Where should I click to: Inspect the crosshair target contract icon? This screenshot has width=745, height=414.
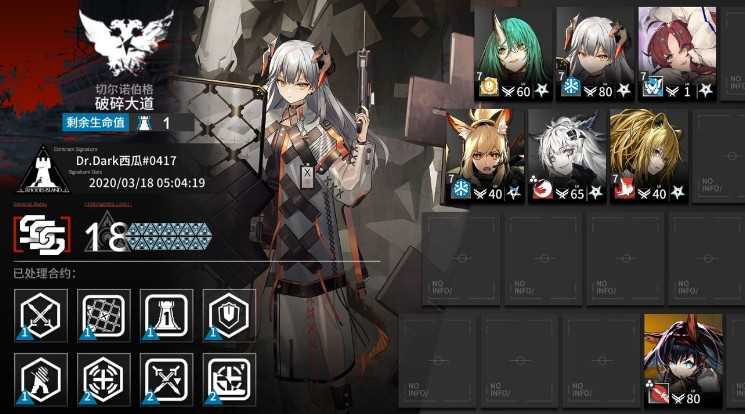(105, 378)
